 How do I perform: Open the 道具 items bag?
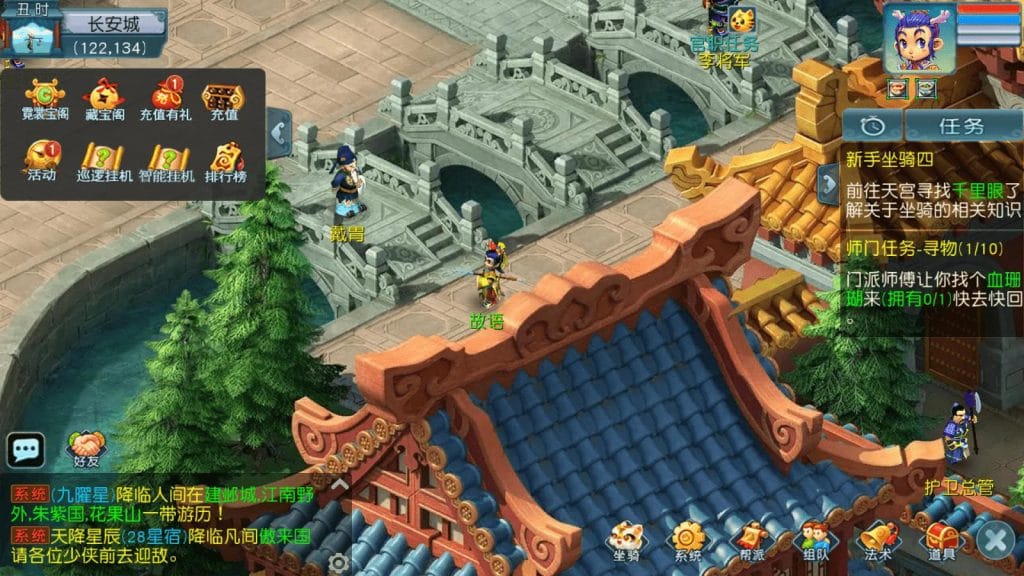click(940, 540)
